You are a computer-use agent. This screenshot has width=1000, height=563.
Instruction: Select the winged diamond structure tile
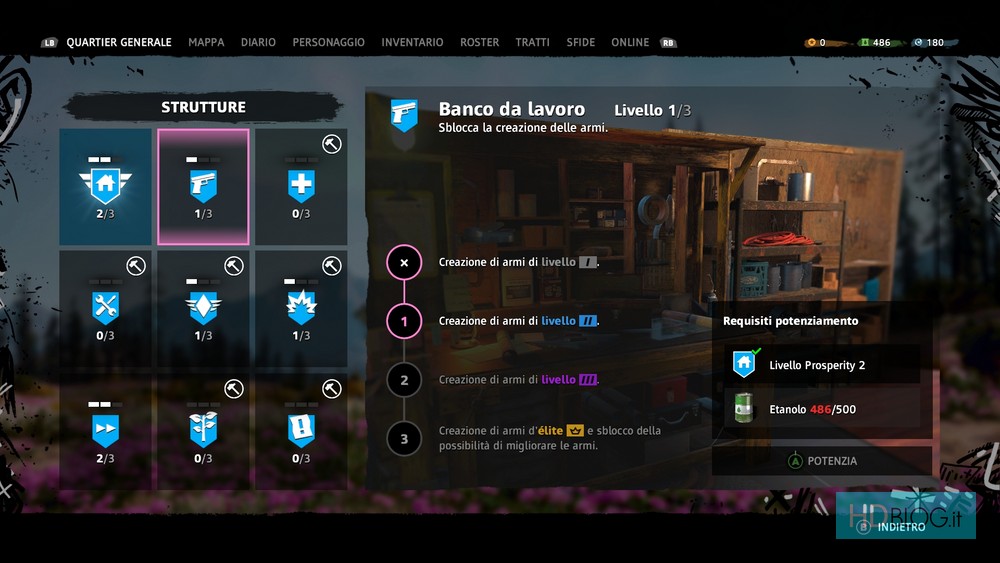pos(203,309)
